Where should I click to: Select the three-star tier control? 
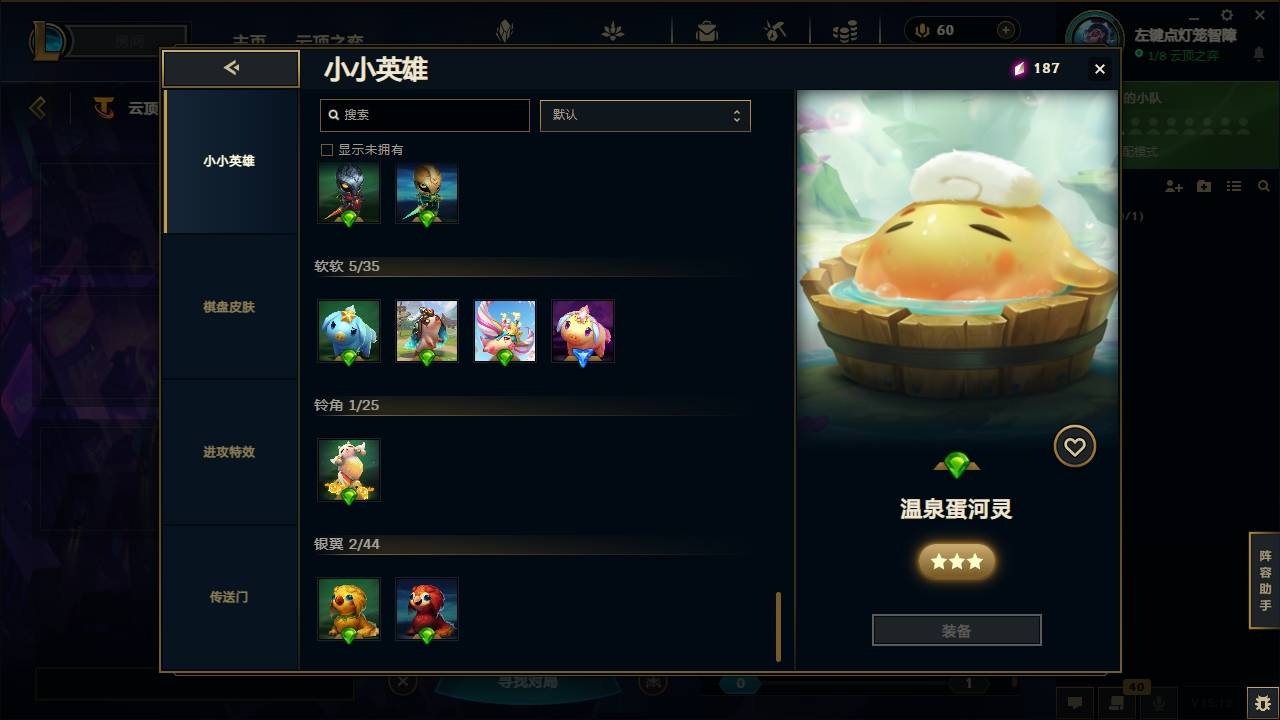click(x=956, y=561)
